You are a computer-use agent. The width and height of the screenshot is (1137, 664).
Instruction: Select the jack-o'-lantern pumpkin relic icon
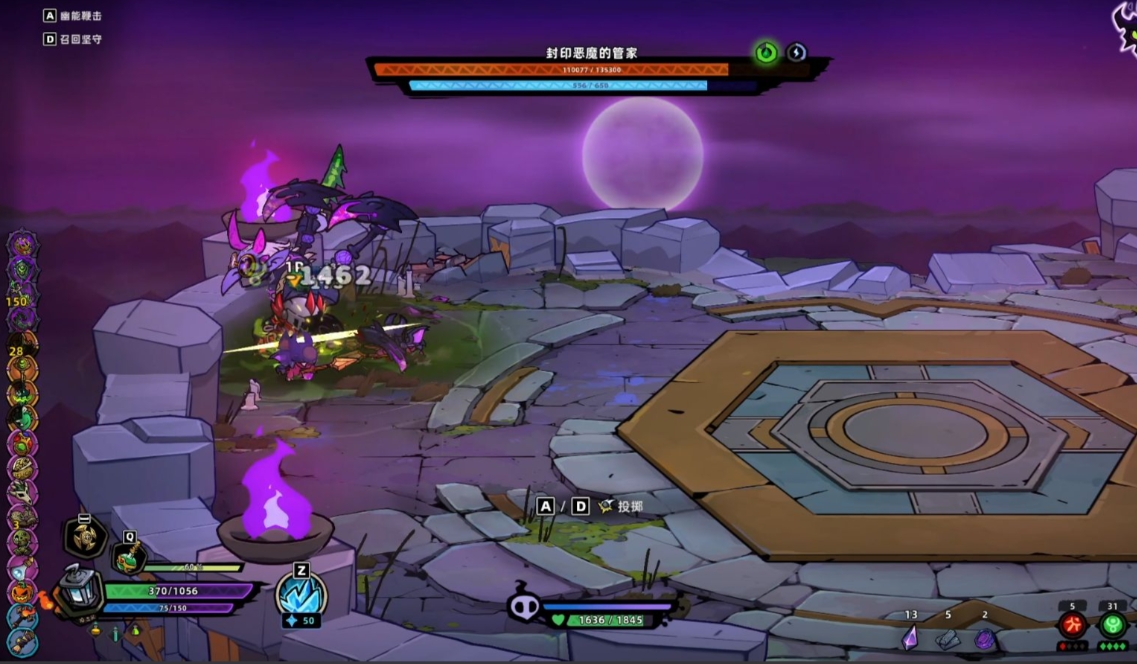pyautogui.click(x=22, y=592)
